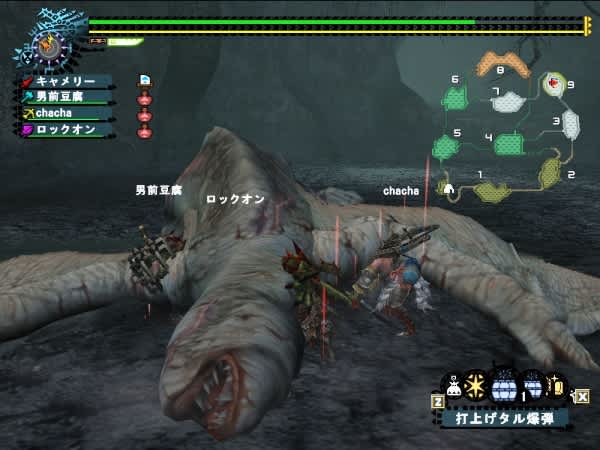Select the centered large barrel bomb item

click(503, 386)
